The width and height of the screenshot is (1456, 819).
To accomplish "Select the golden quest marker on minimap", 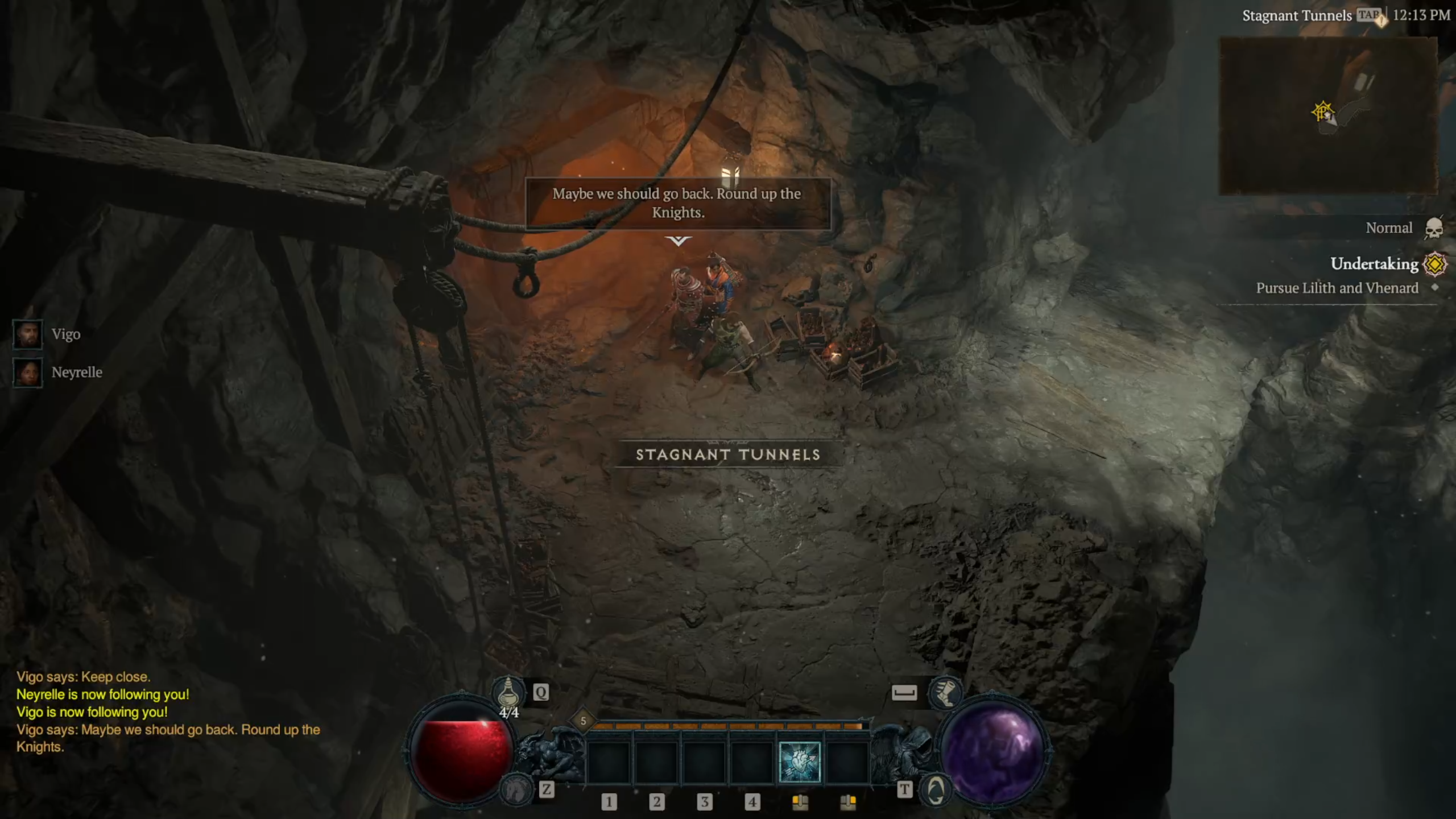I will point(1322,111).
